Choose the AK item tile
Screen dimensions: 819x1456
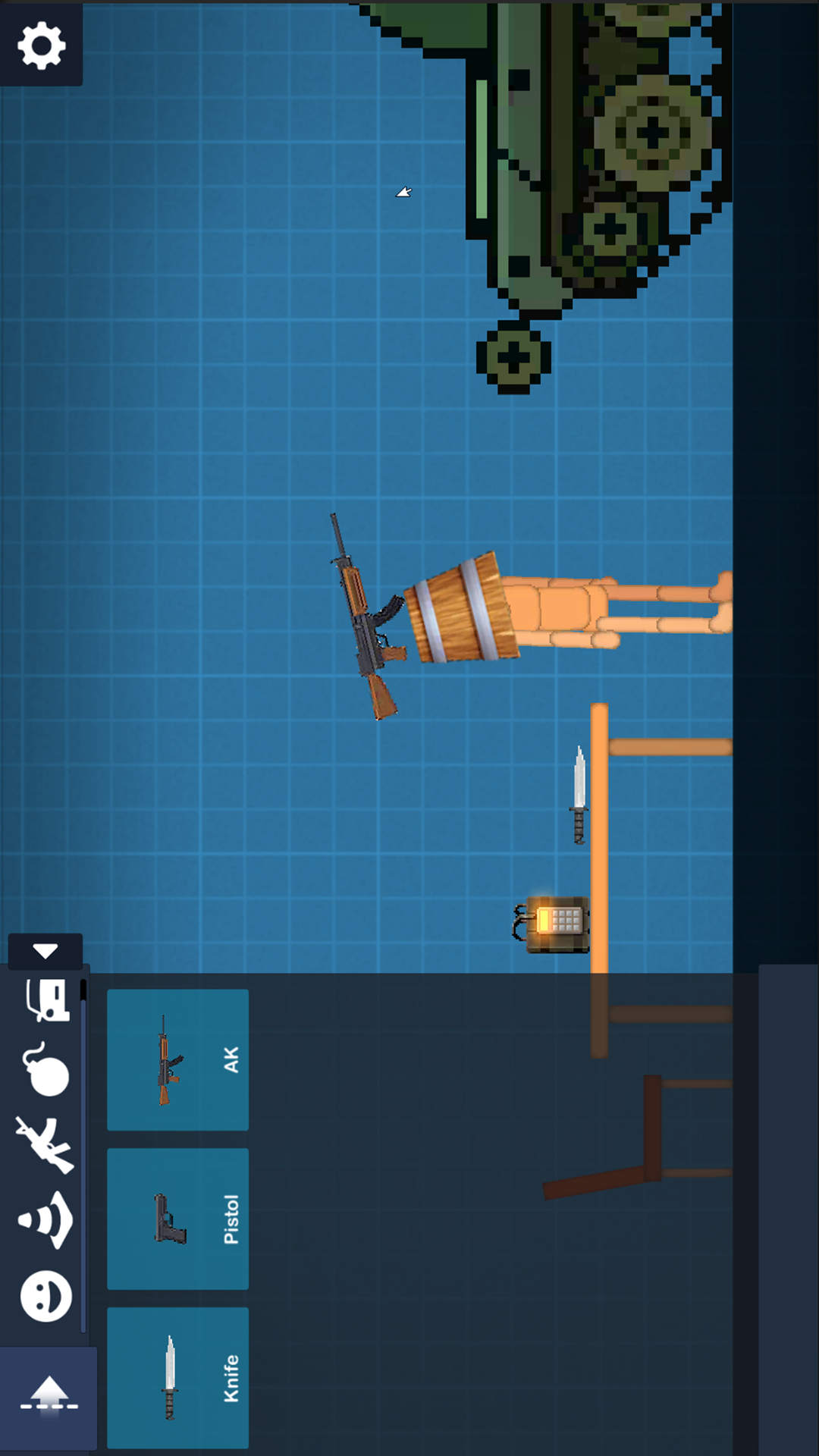177,1059
